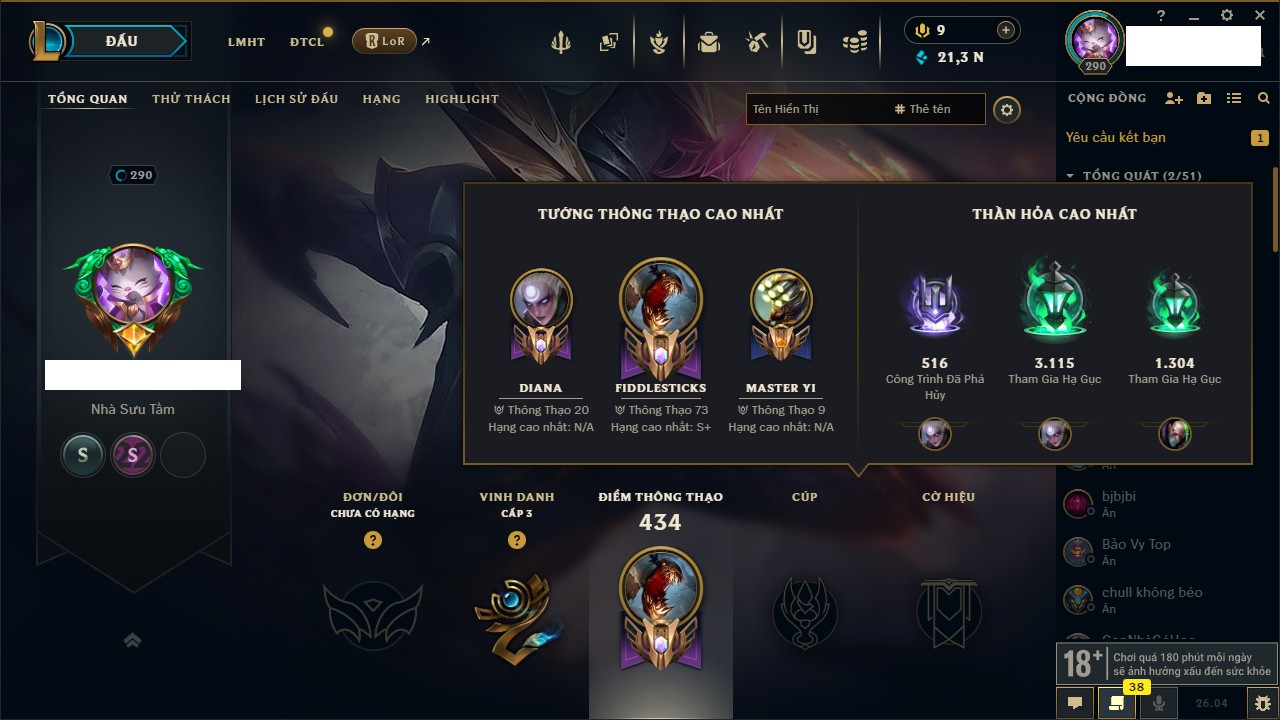Click the ĐẤU play button
Image resolution: width=1280 pixels, height=720 pixels.
[122, 41]
